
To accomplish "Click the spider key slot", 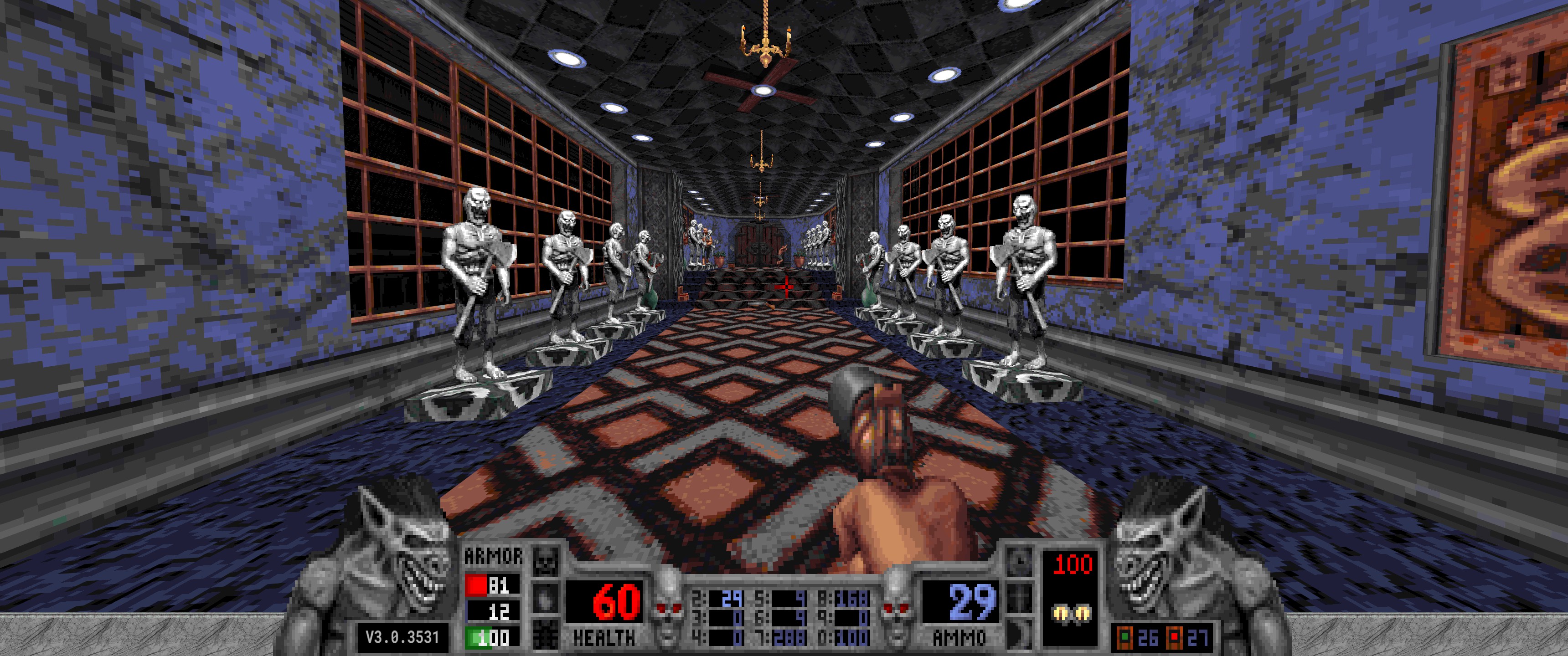I will pyautogui.click(x=546, y=636).
